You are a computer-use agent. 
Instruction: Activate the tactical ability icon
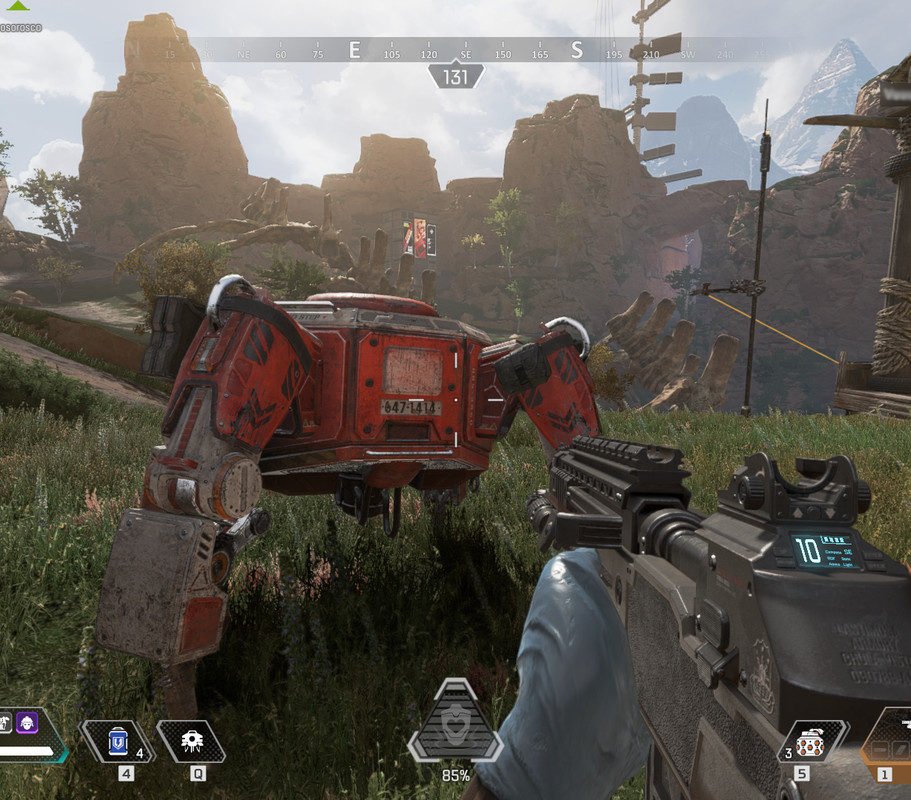pyautogui.click(x=190, y=742)
